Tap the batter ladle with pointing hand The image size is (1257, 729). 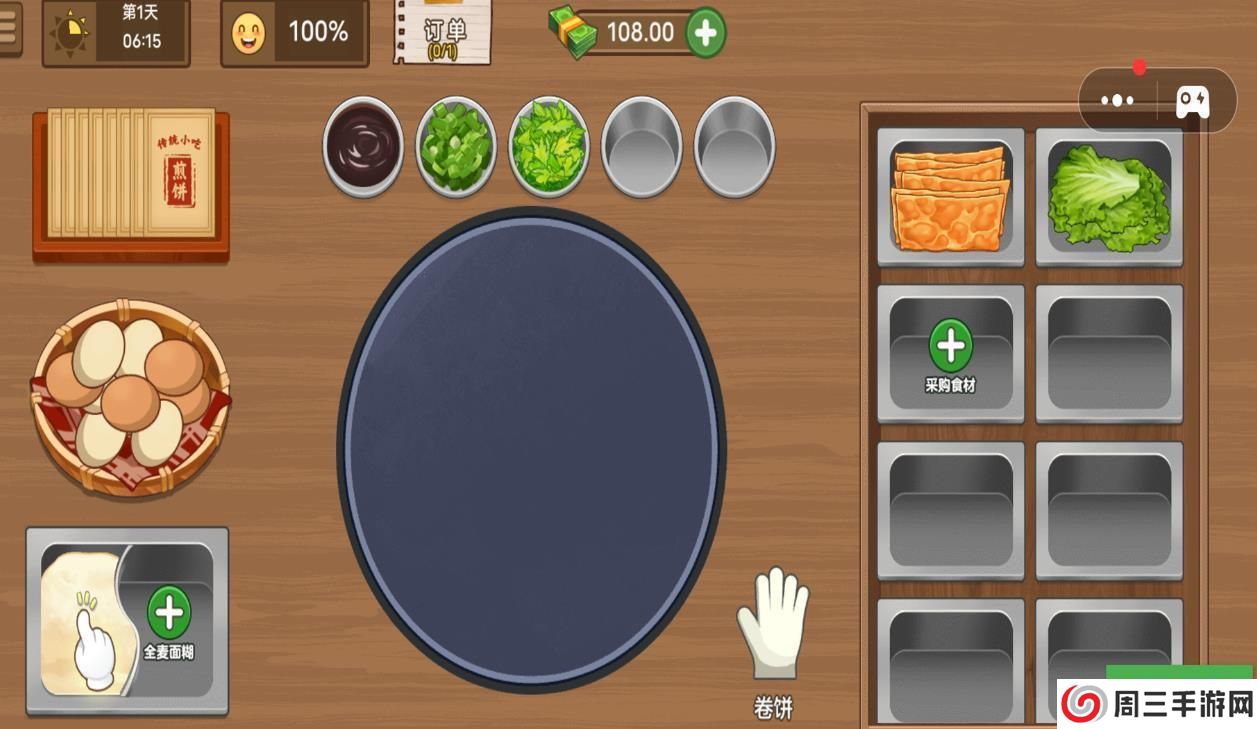click(x=84, y=625)
